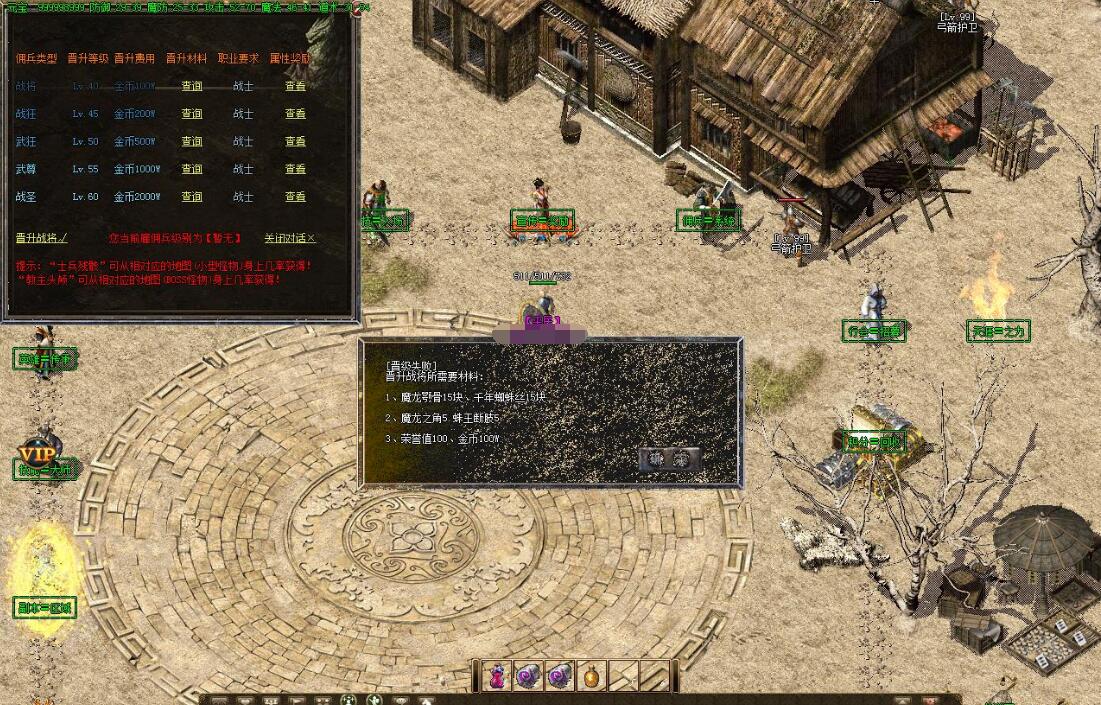
Task: Show 查看 attribute rewards for 战狂
Action: pos(295,114)
